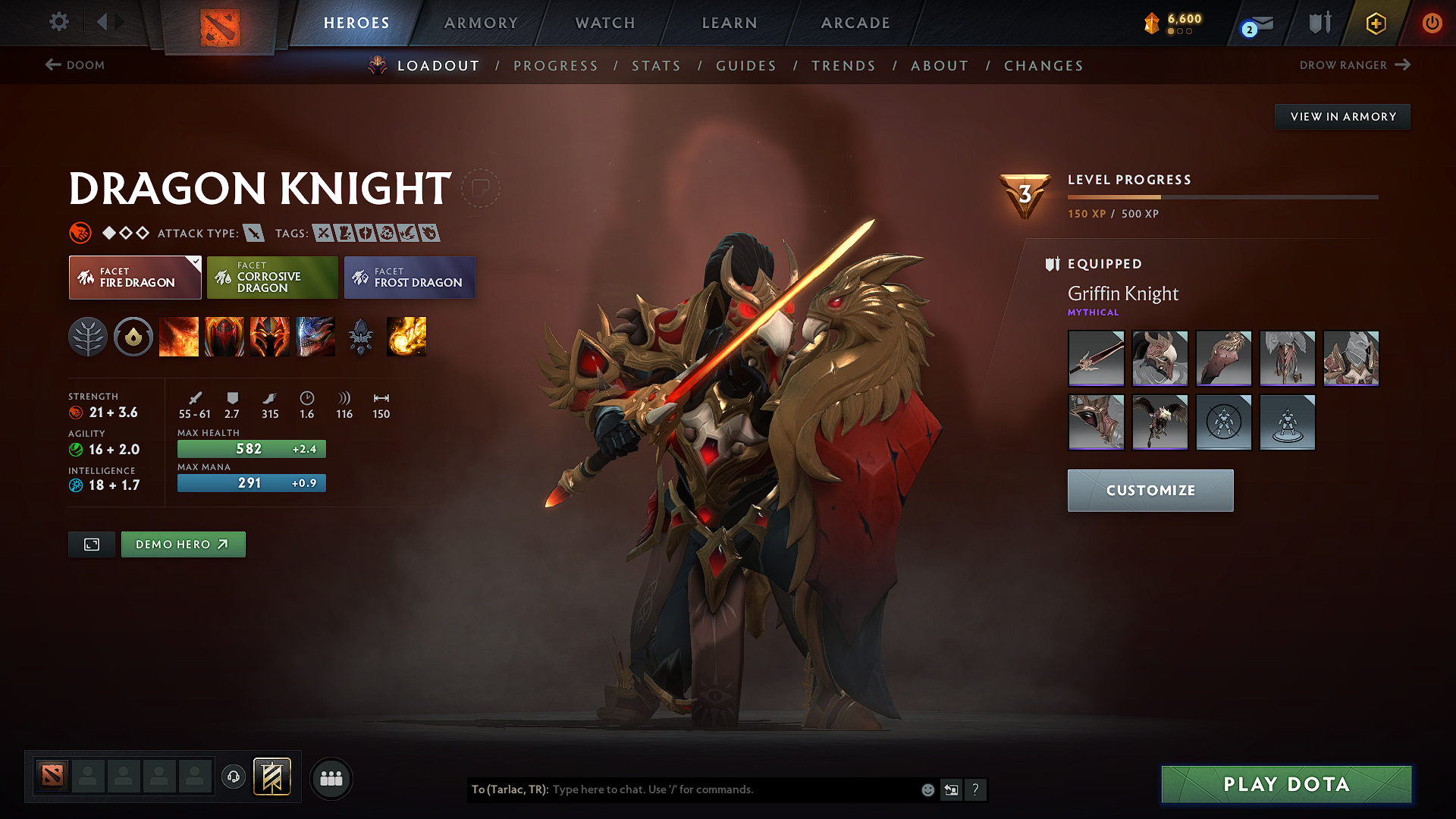The image size is (1456, 819).
Task: Go to next hero Drow Ranger
Action: pos(1354,65)
